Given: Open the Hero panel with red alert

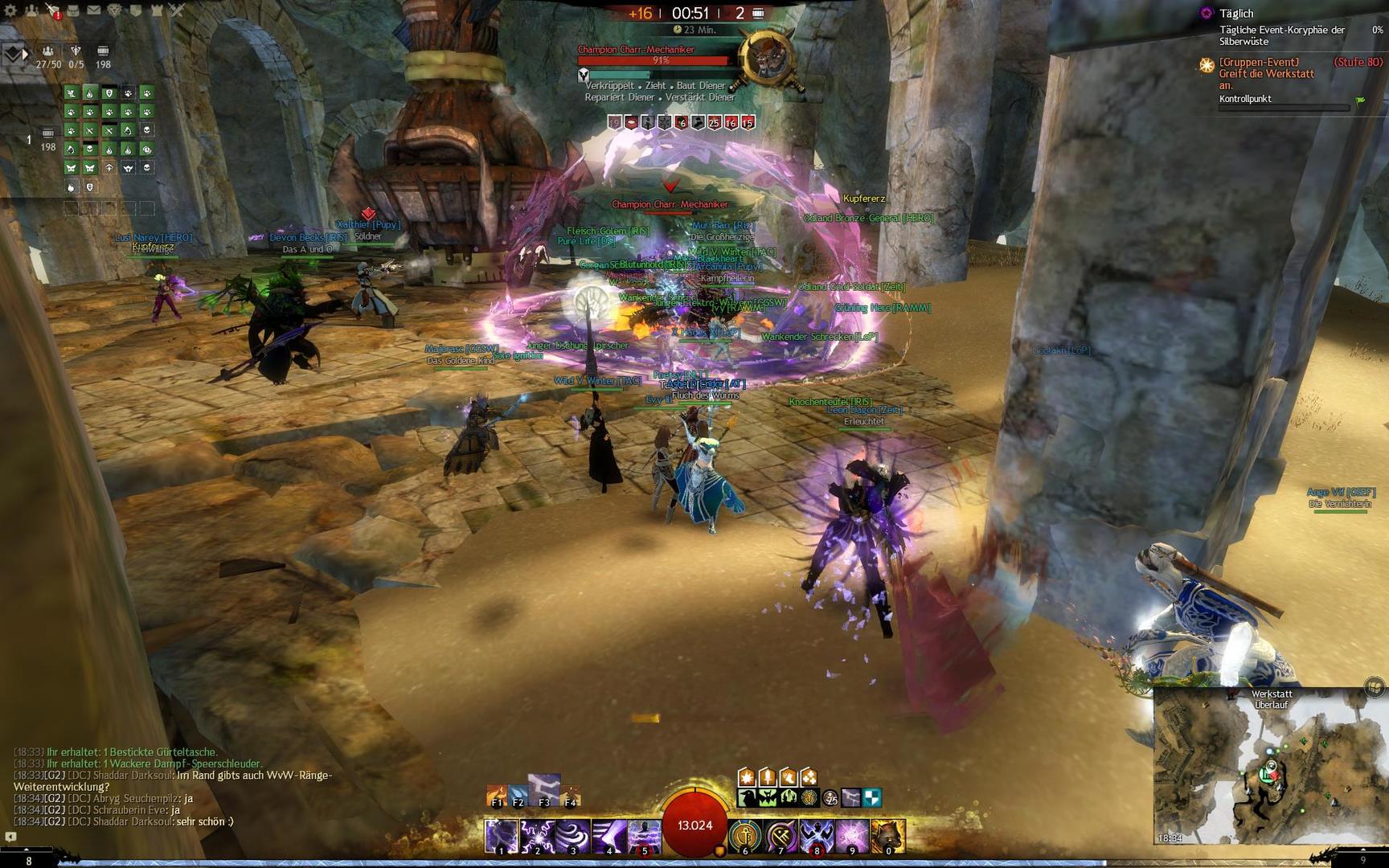Looking at the screenshot, I should point(52,10).
